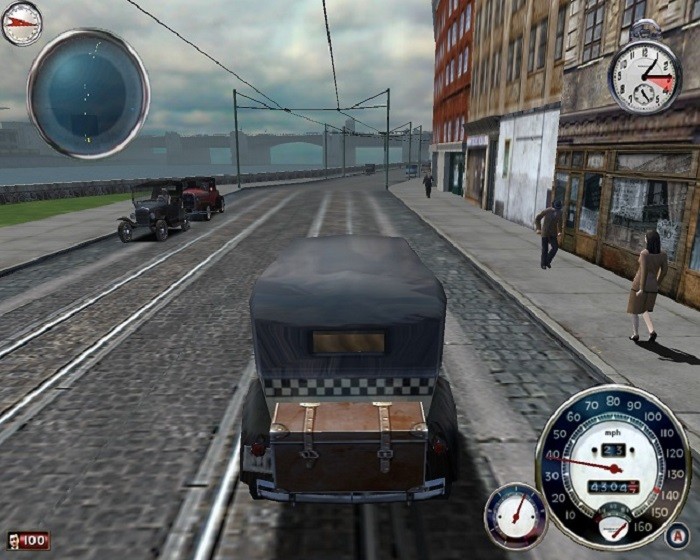The width and height of the screenshot is (700, 560).
Task: Click the circular radar minimap
Action: pyautogui.click(x=88, y=93)
